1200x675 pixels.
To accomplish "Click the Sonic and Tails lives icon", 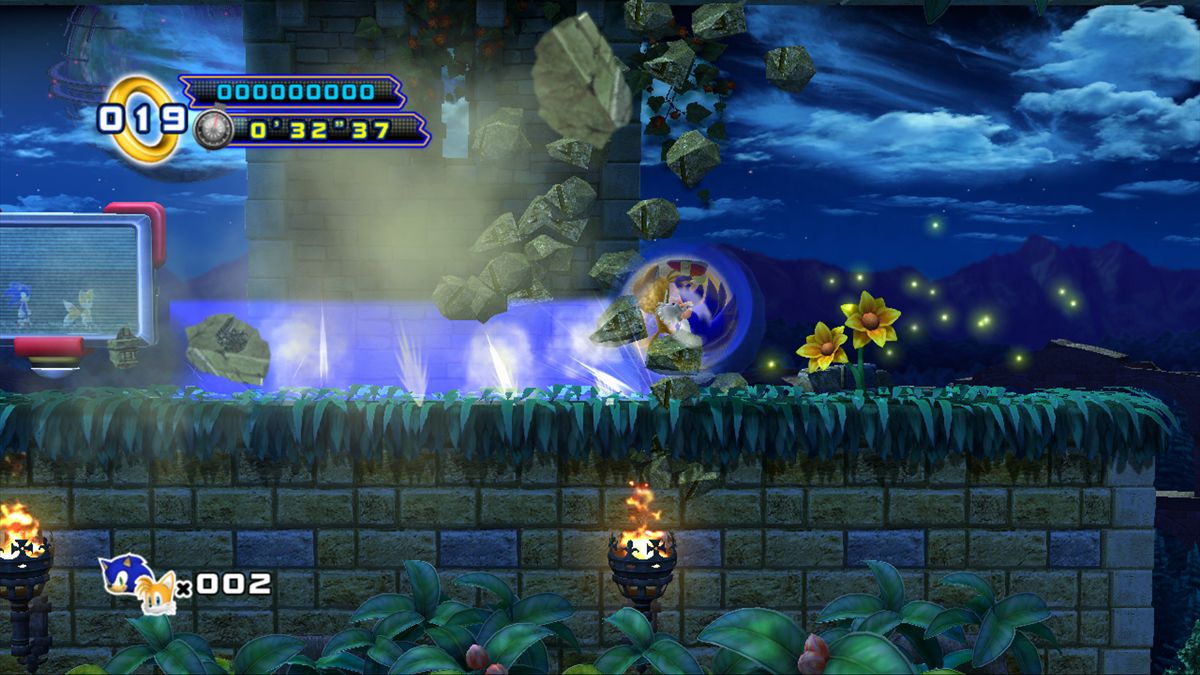I will click(138, 584).
